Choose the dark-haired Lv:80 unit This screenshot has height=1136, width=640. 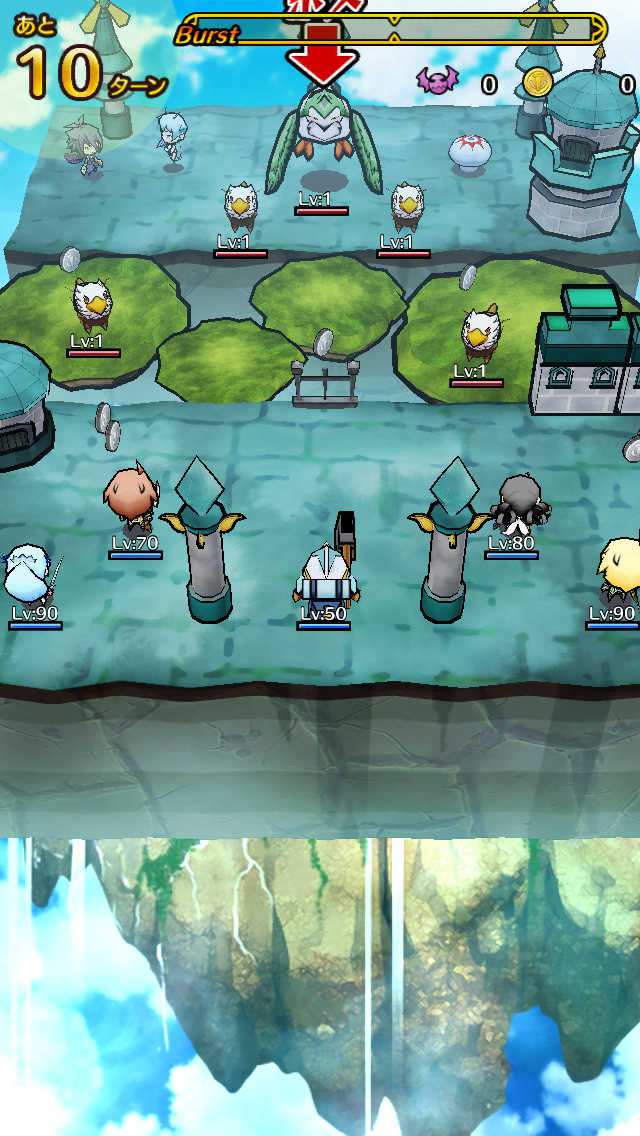click(x=517, y=505)
